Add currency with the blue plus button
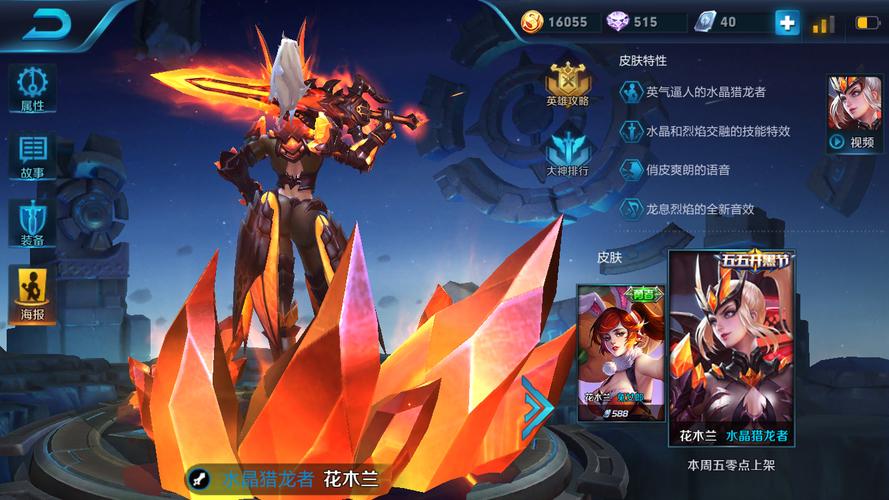 tap(788, 22)
